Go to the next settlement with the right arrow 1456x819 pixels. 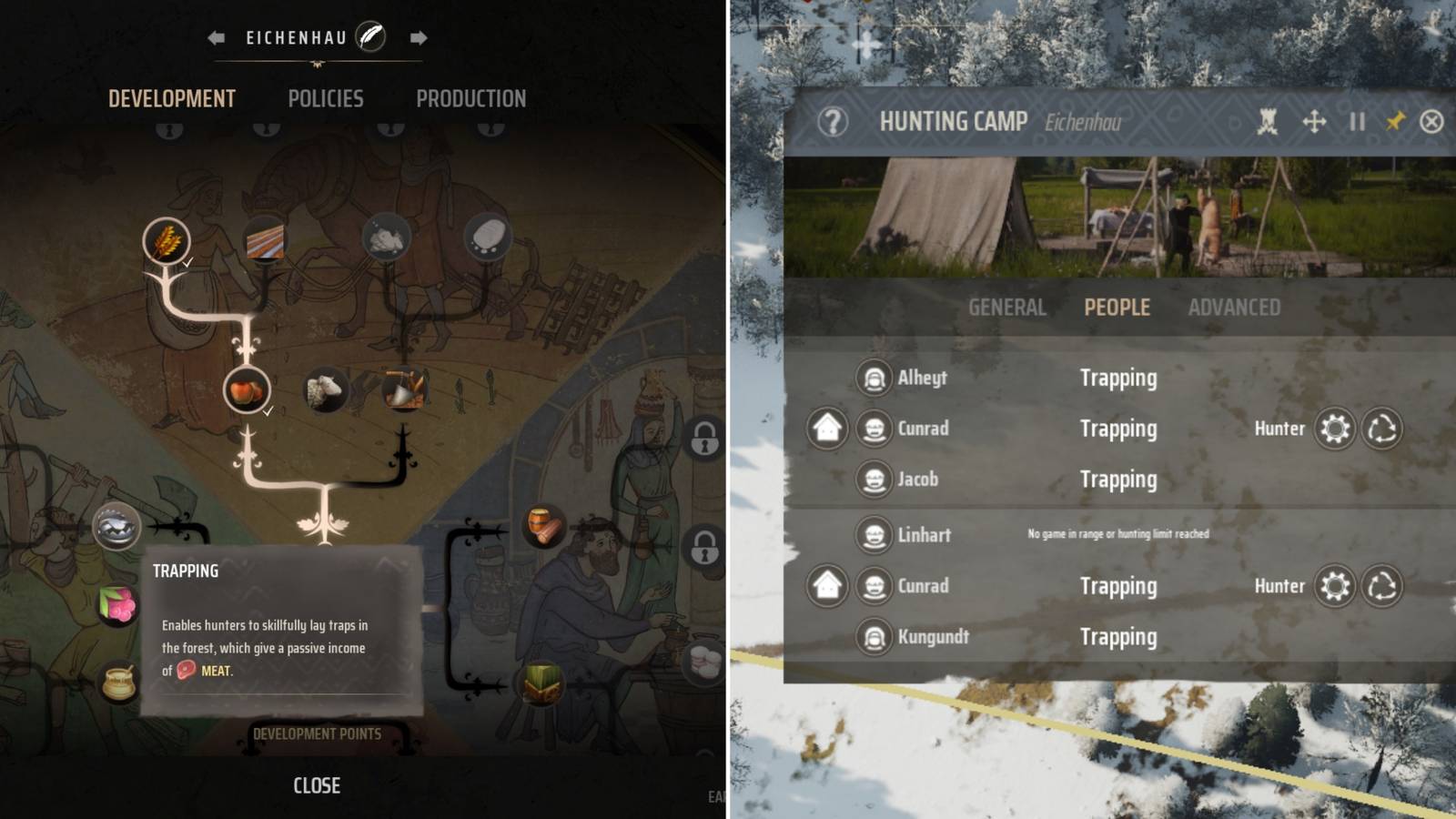[x=418, y=37]
